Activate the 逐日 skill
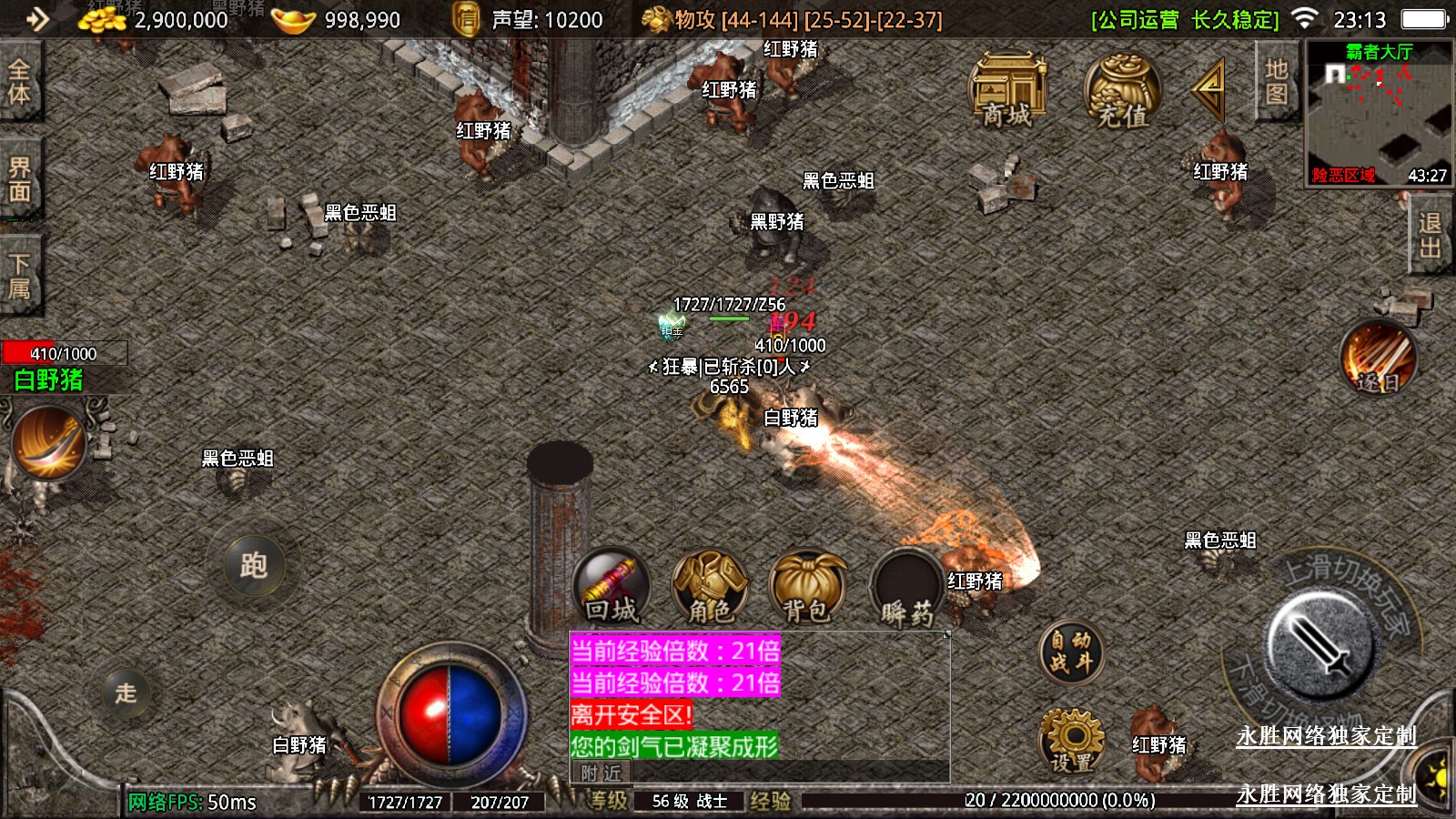1456x819 pixels. (1378, 357)
